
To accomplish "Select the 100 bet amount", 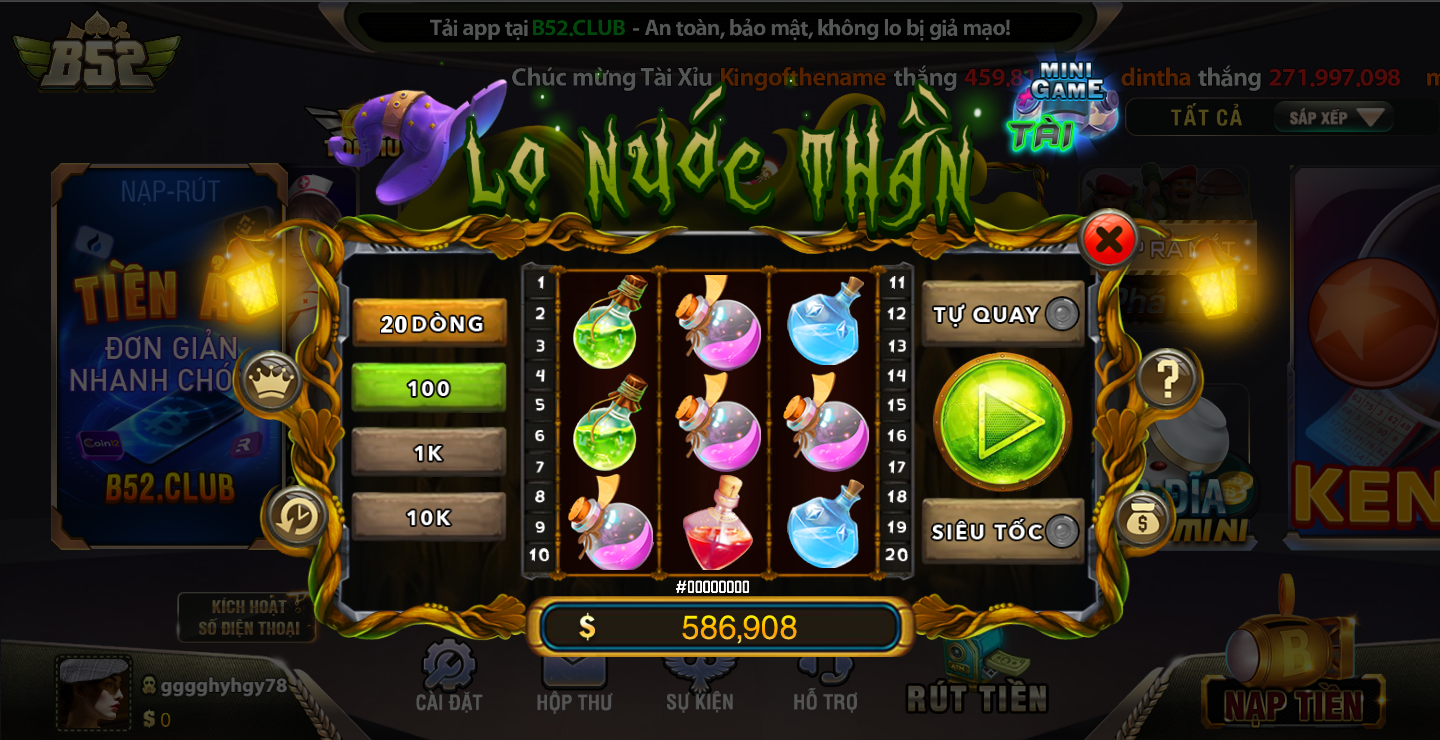I will tap(428, 389).
